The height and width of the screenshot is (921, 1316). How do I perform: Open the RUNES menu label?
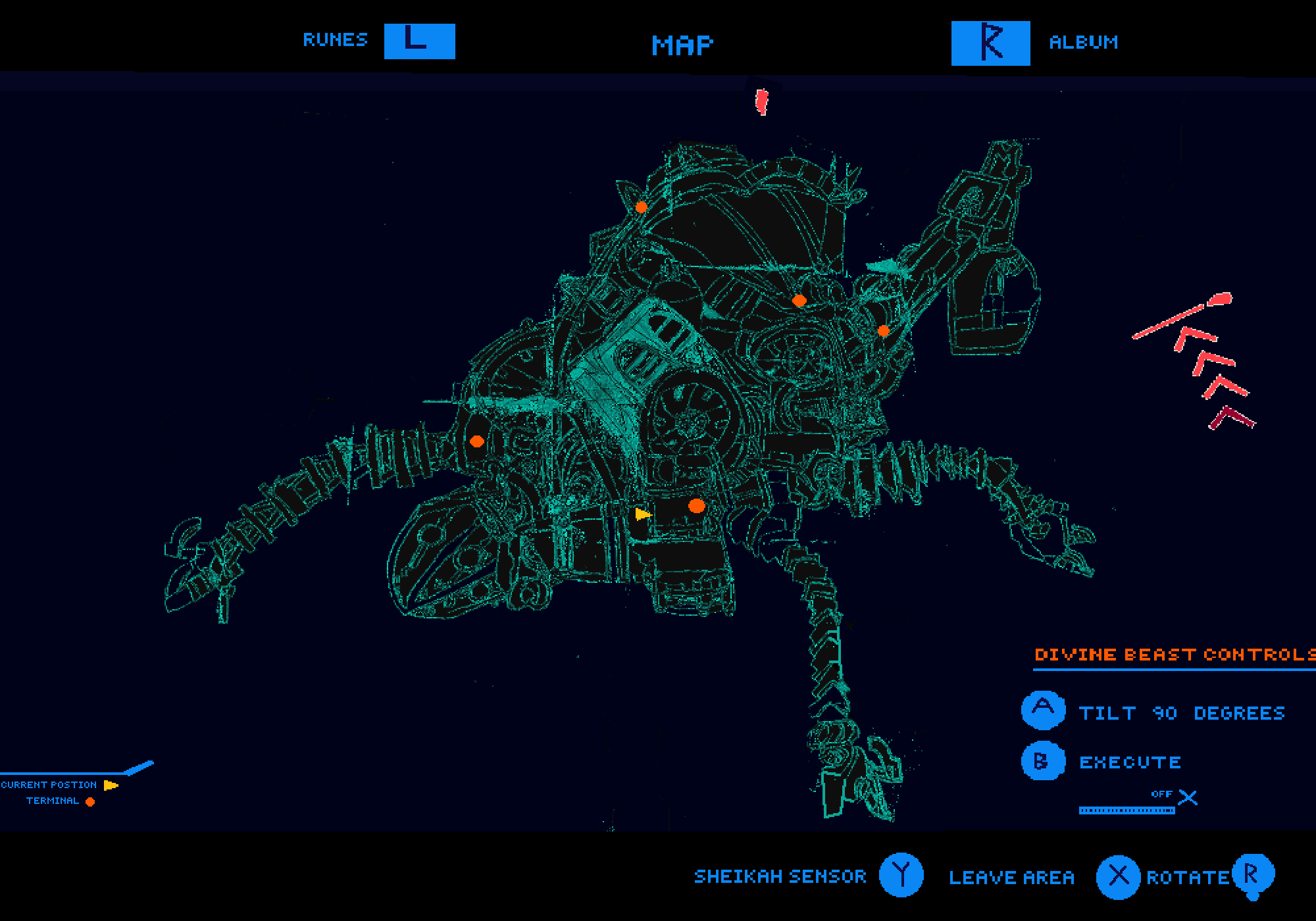coord(334,41)
